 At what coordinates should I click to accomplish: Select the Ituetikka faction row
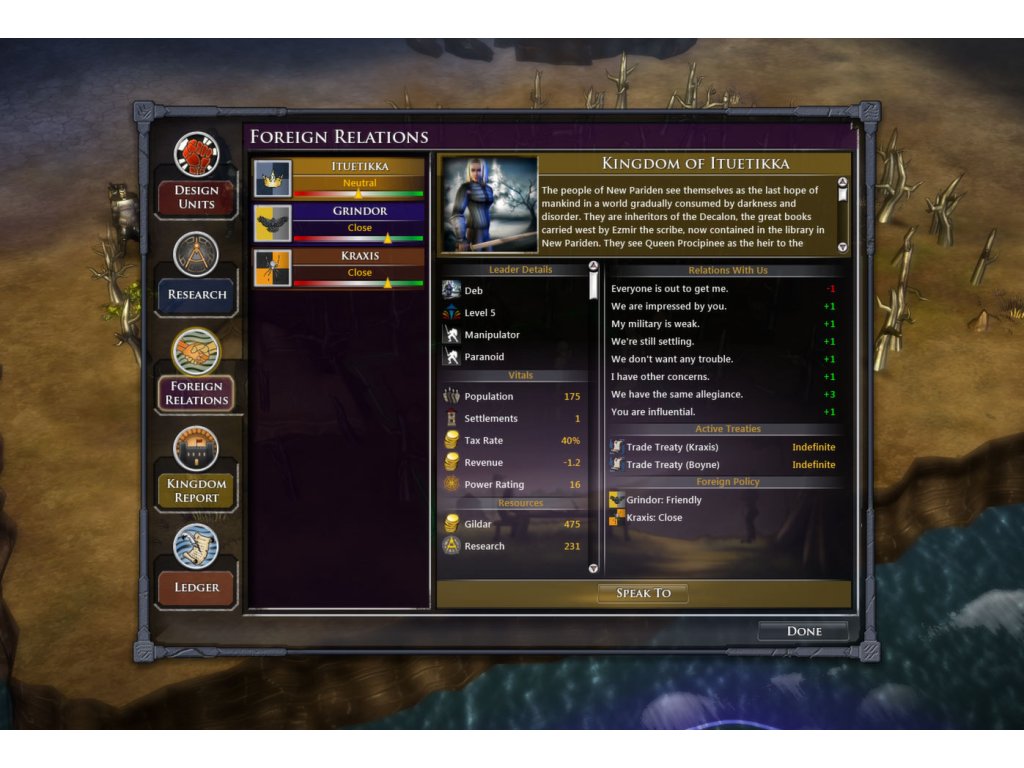(339, 177)
